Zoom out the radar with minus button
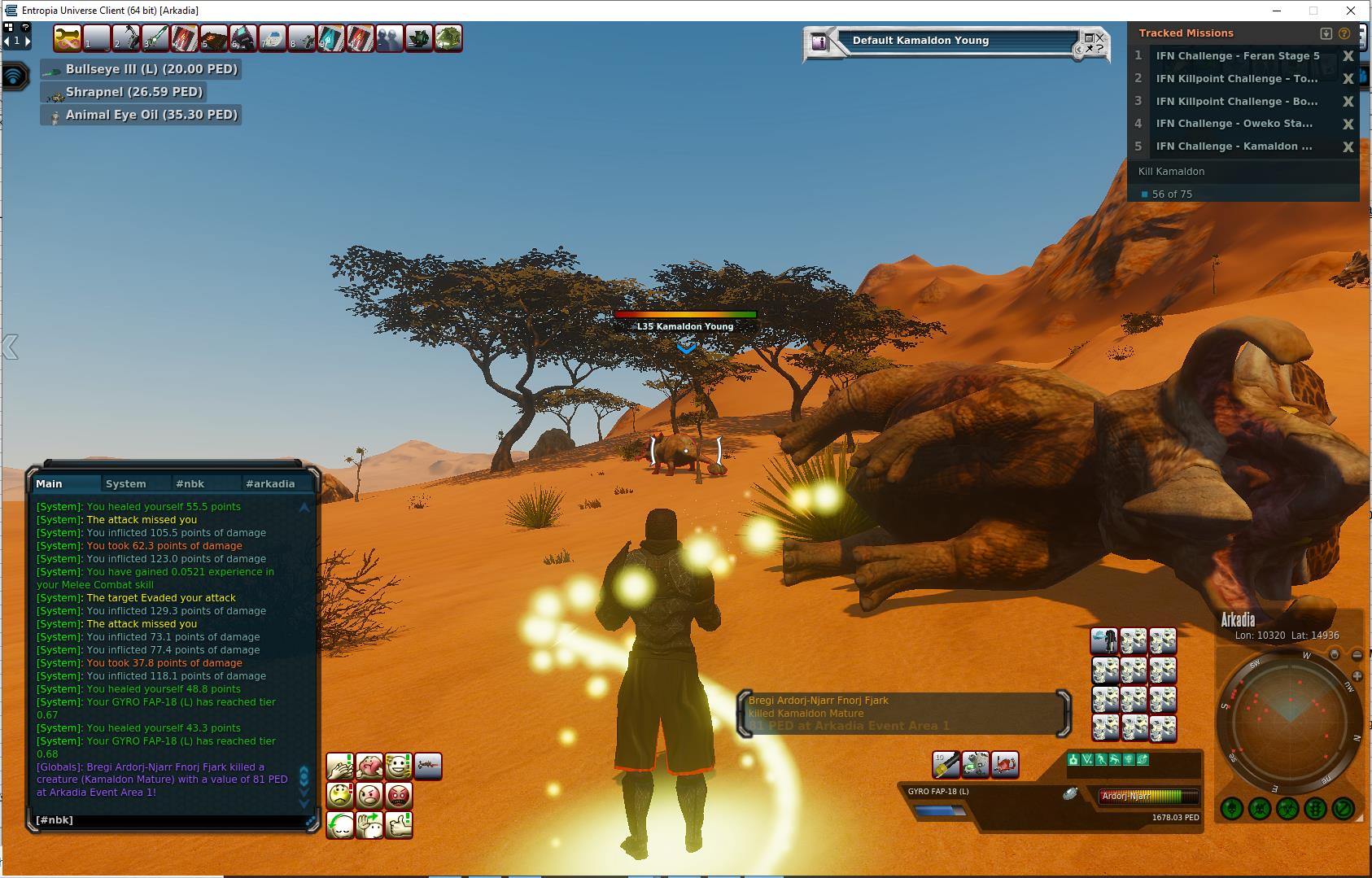Viewport: 1372px width, 878px height. coord(1357,655)
